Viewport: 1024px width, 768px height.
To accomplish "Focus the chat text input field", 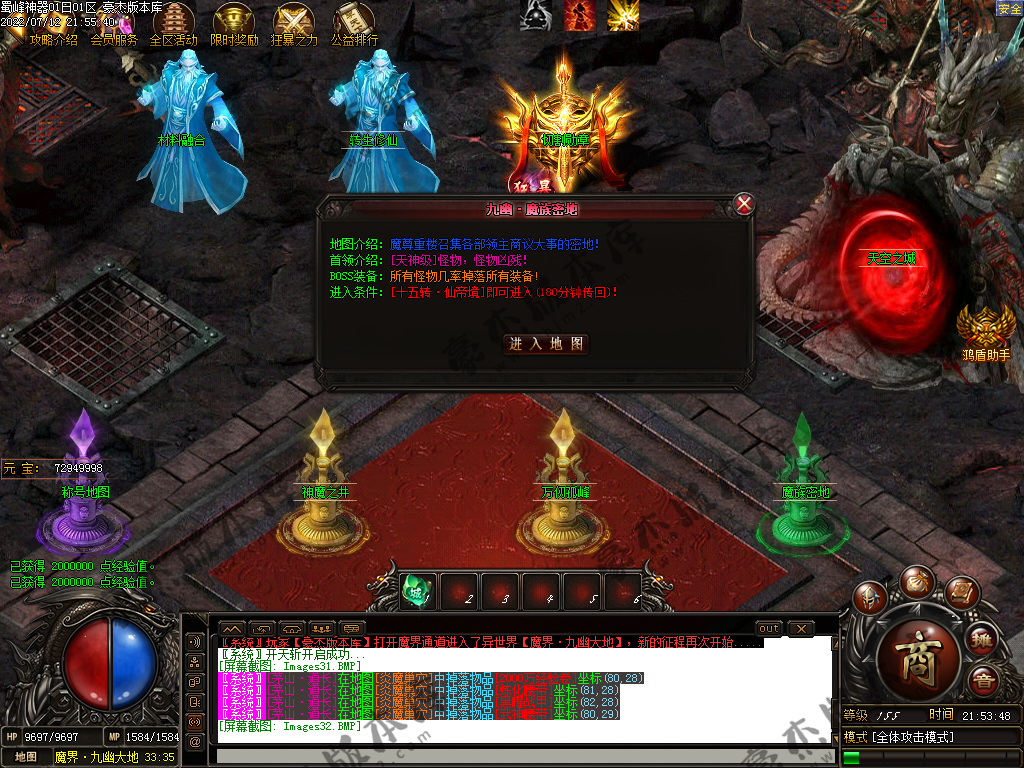I will [x=520, y=757].
